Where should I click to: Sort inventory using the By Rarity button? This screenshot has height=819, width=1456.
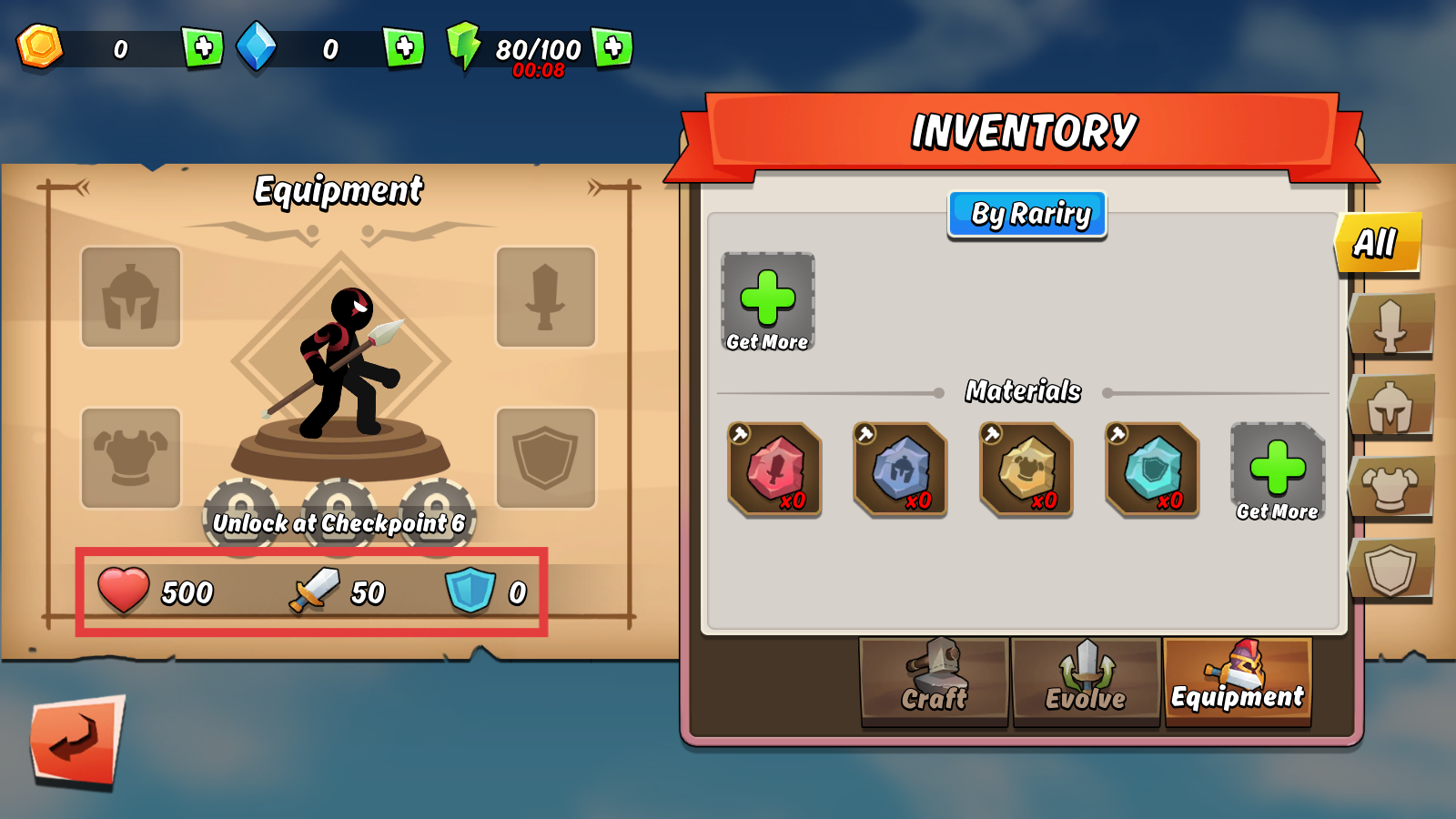pos(1027,215)
